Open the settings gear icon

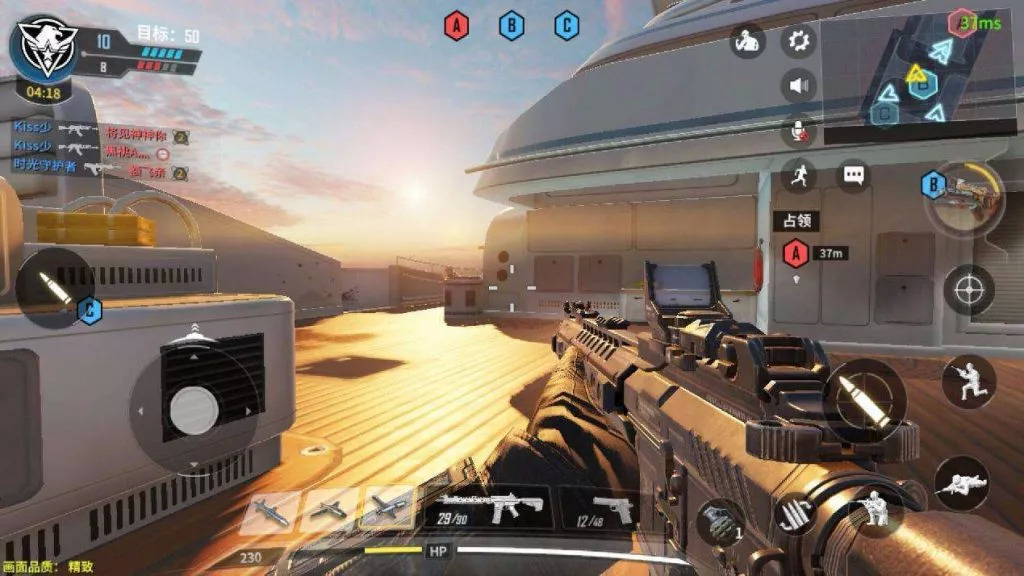[798, 41]
